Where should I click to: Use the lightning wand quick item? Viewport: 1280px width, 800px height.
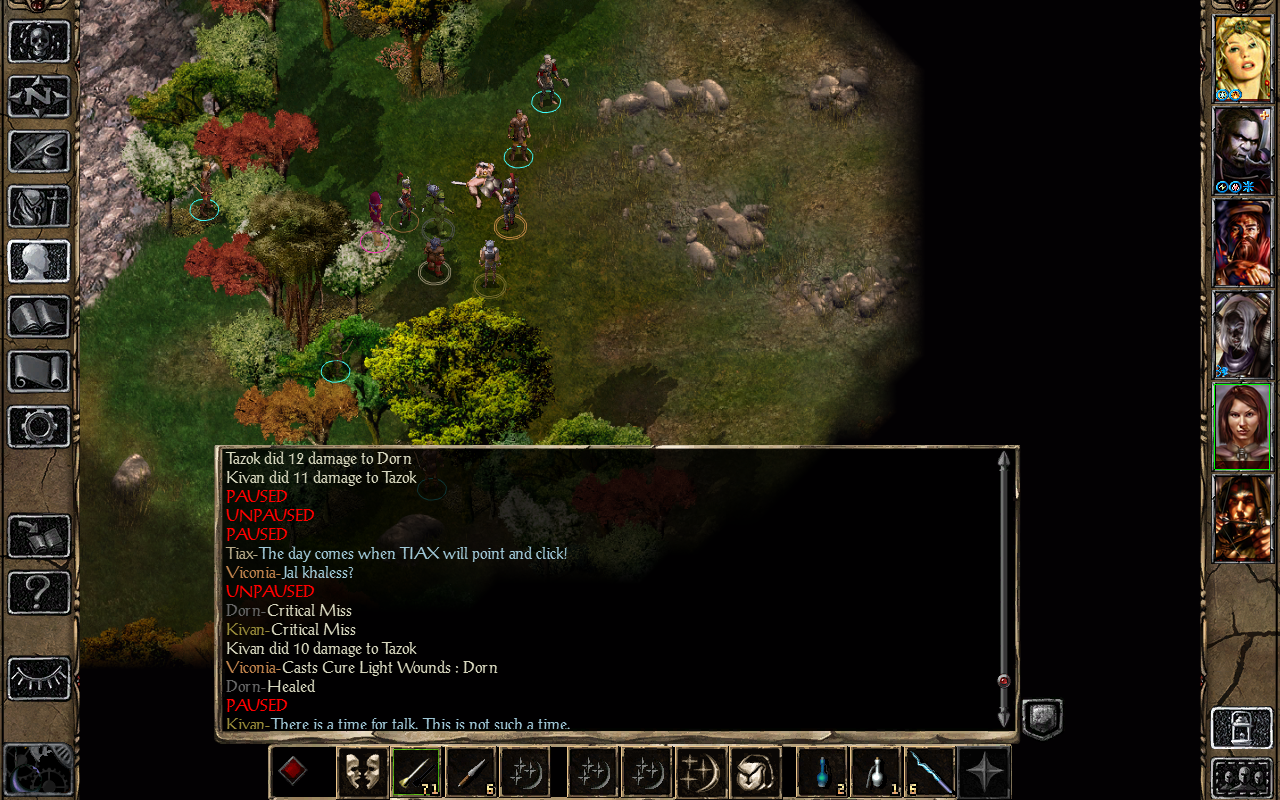pyautogui.click(x=930, y=773)
